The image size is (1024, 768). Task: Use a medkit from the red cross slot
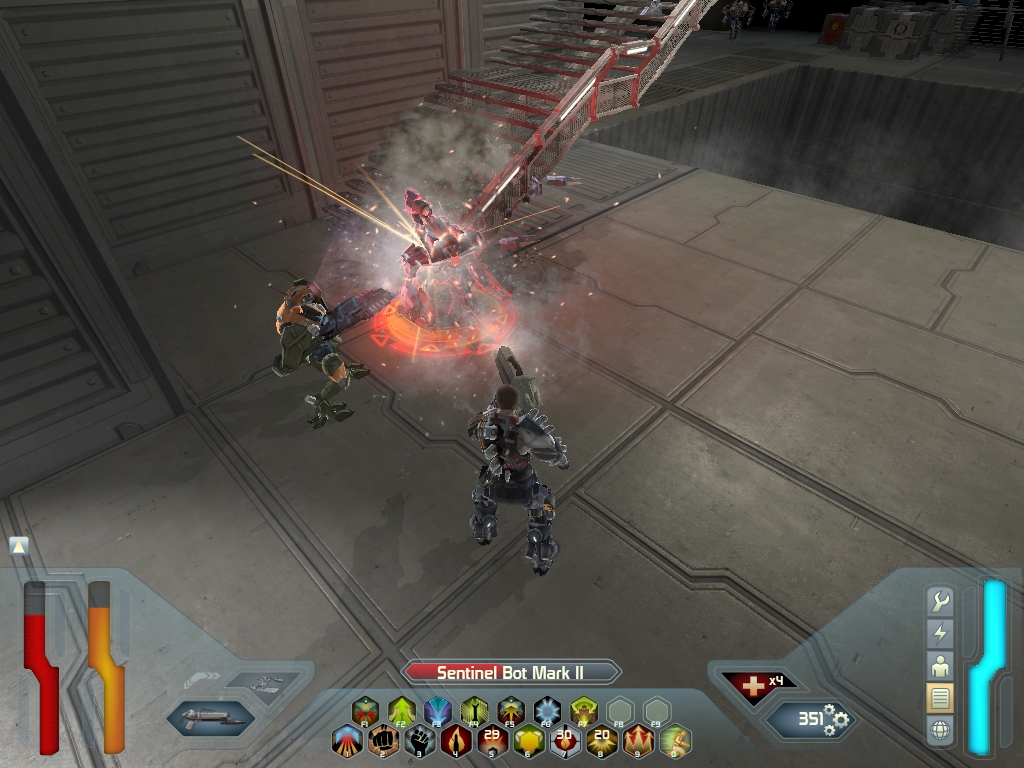[x=753, y=684]
